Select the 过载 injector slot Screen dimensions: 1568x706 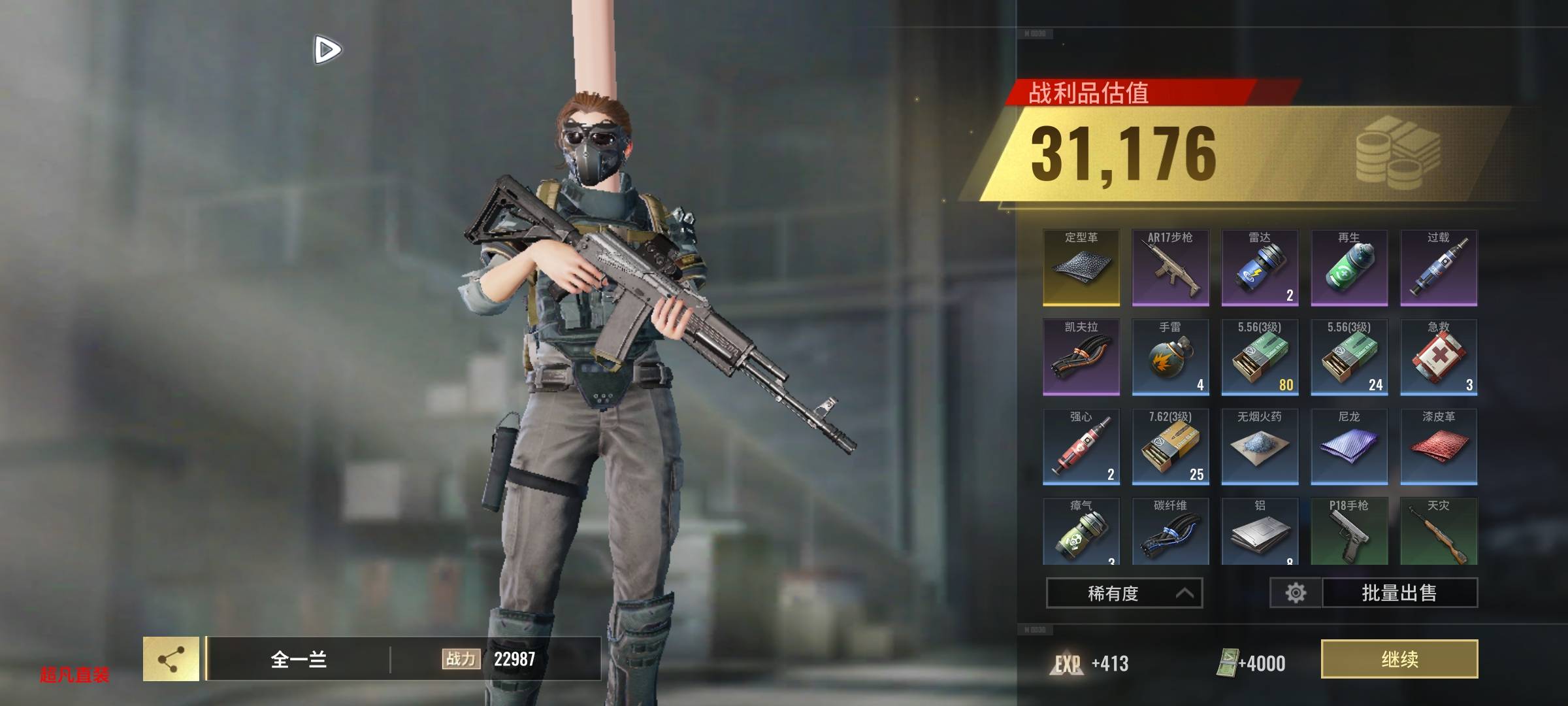tap(1439, 267)
